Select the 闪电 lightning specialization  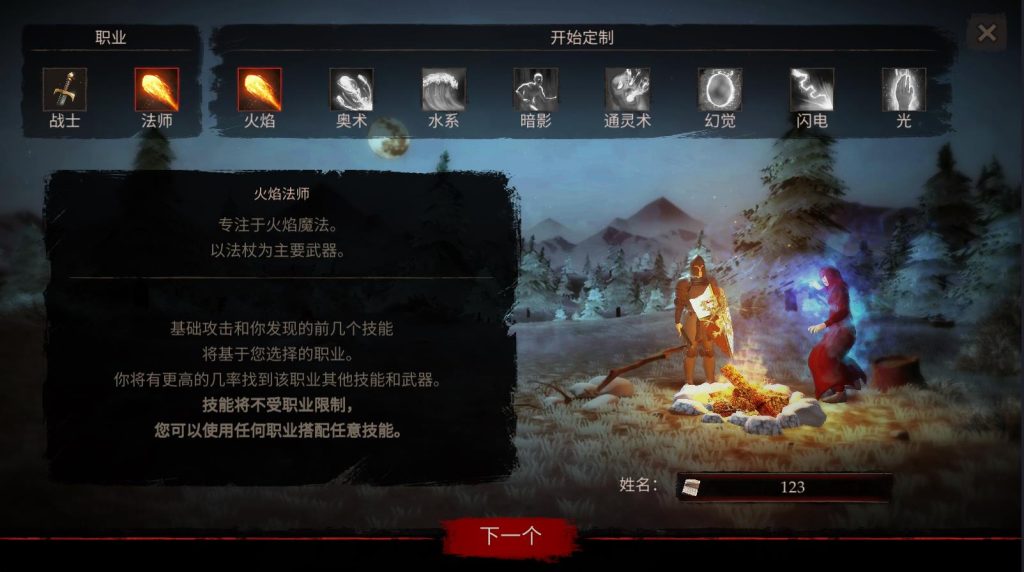point(811,90)
